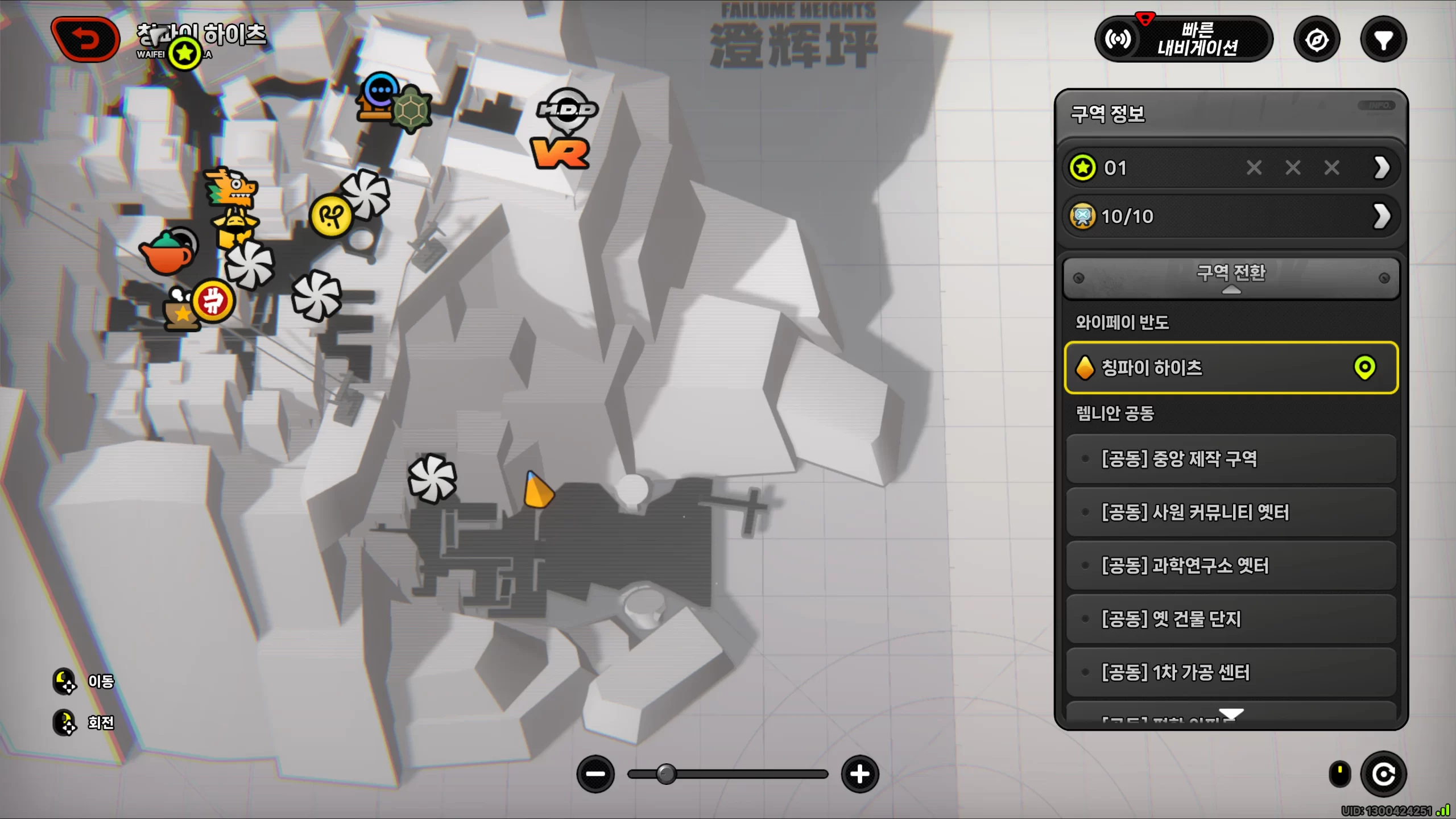Select the VR marker on the map
Viewport: 1456px width, 819px height.
(560, 154)
